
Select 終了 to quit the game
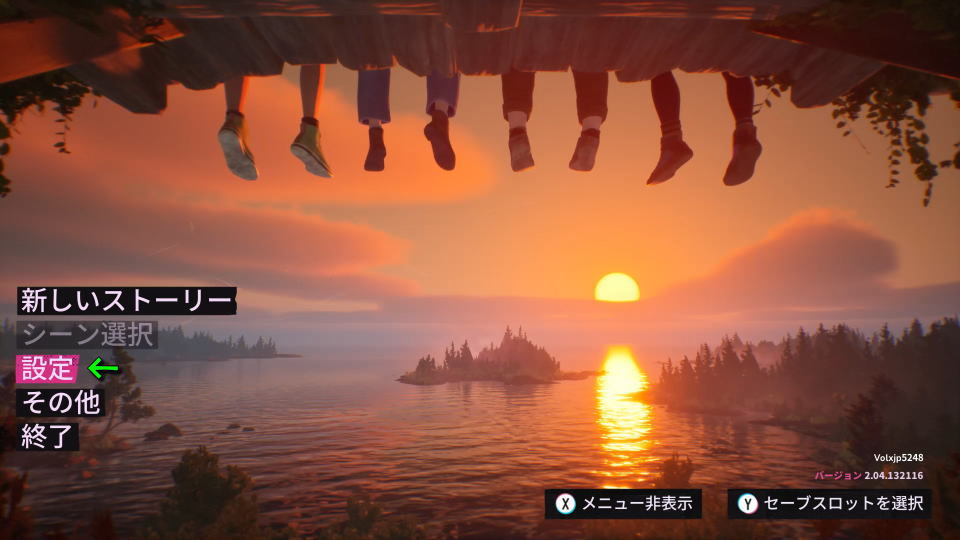[48, 436]
